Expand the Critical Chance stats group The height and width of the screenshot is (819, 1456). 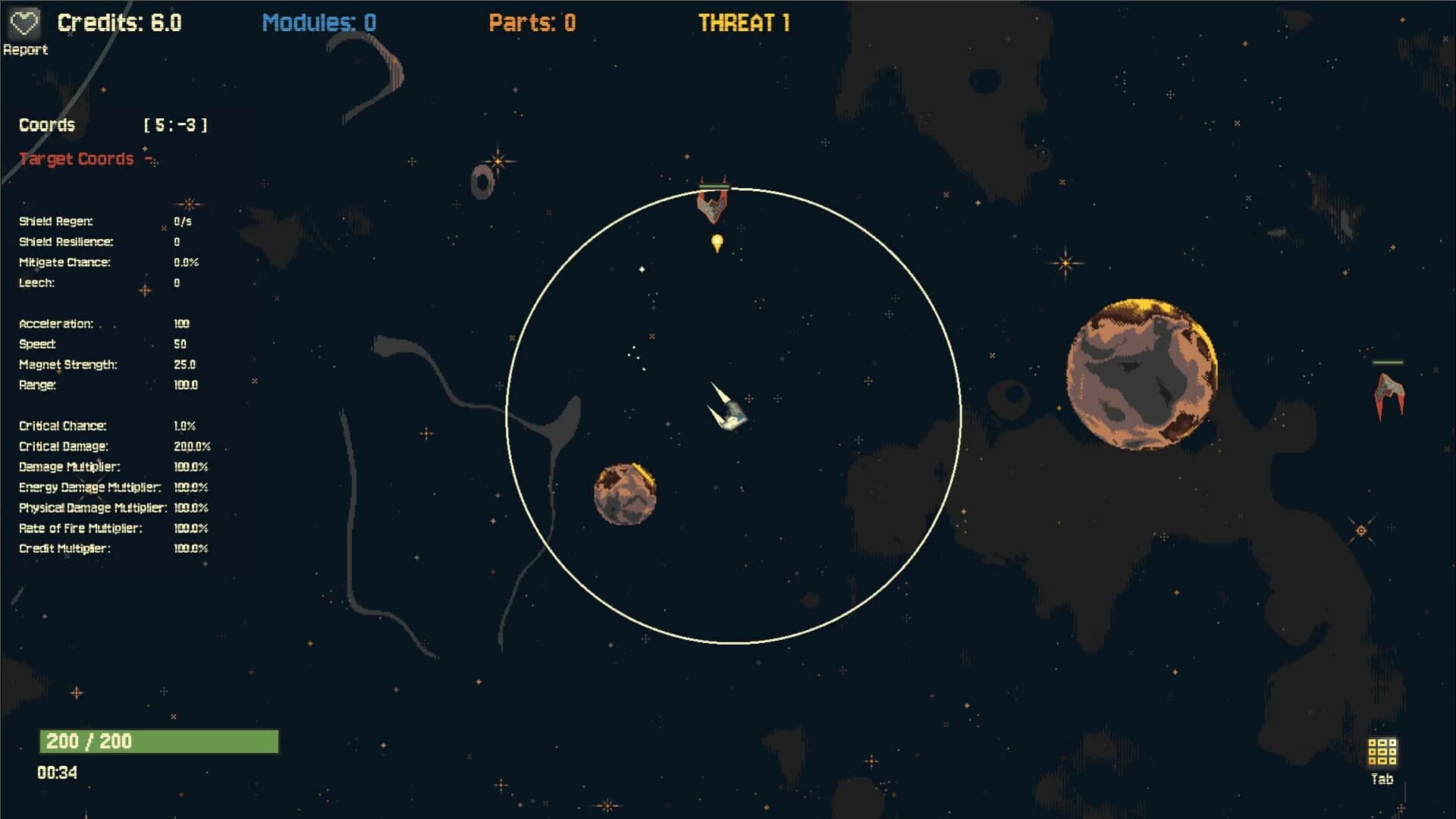pos(63,425)
